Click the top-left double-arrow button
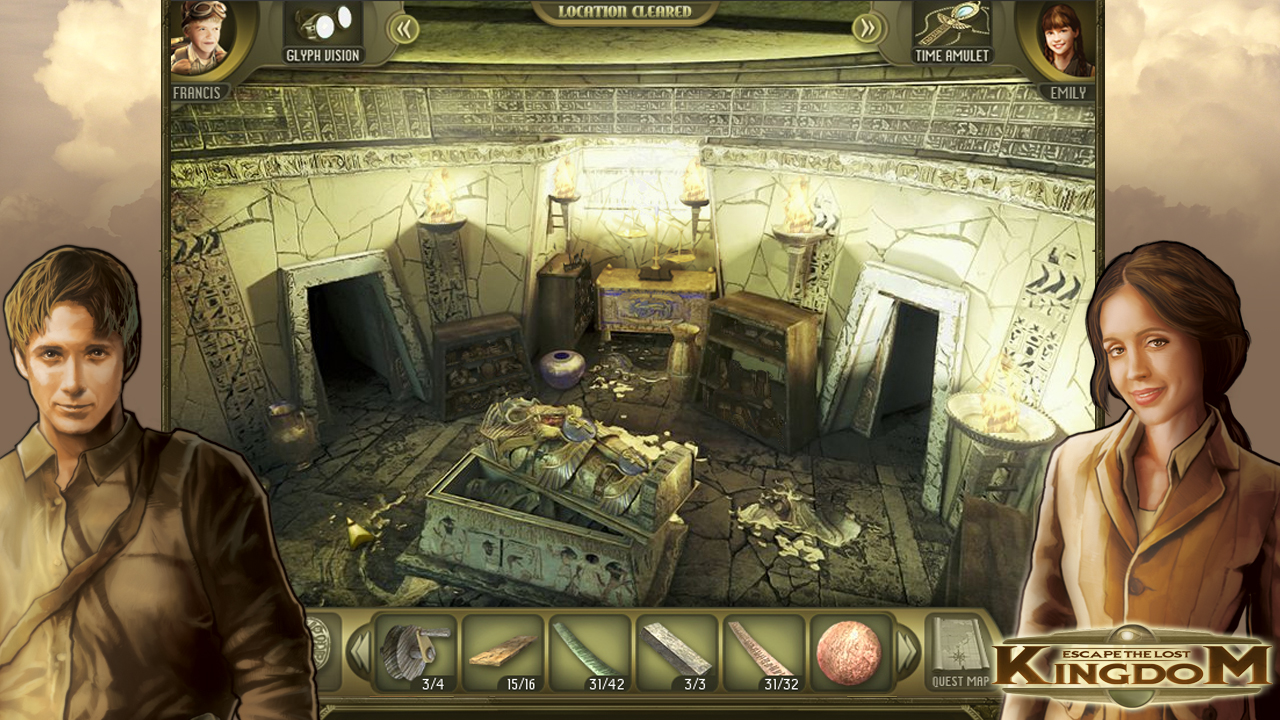 [403, 28]
